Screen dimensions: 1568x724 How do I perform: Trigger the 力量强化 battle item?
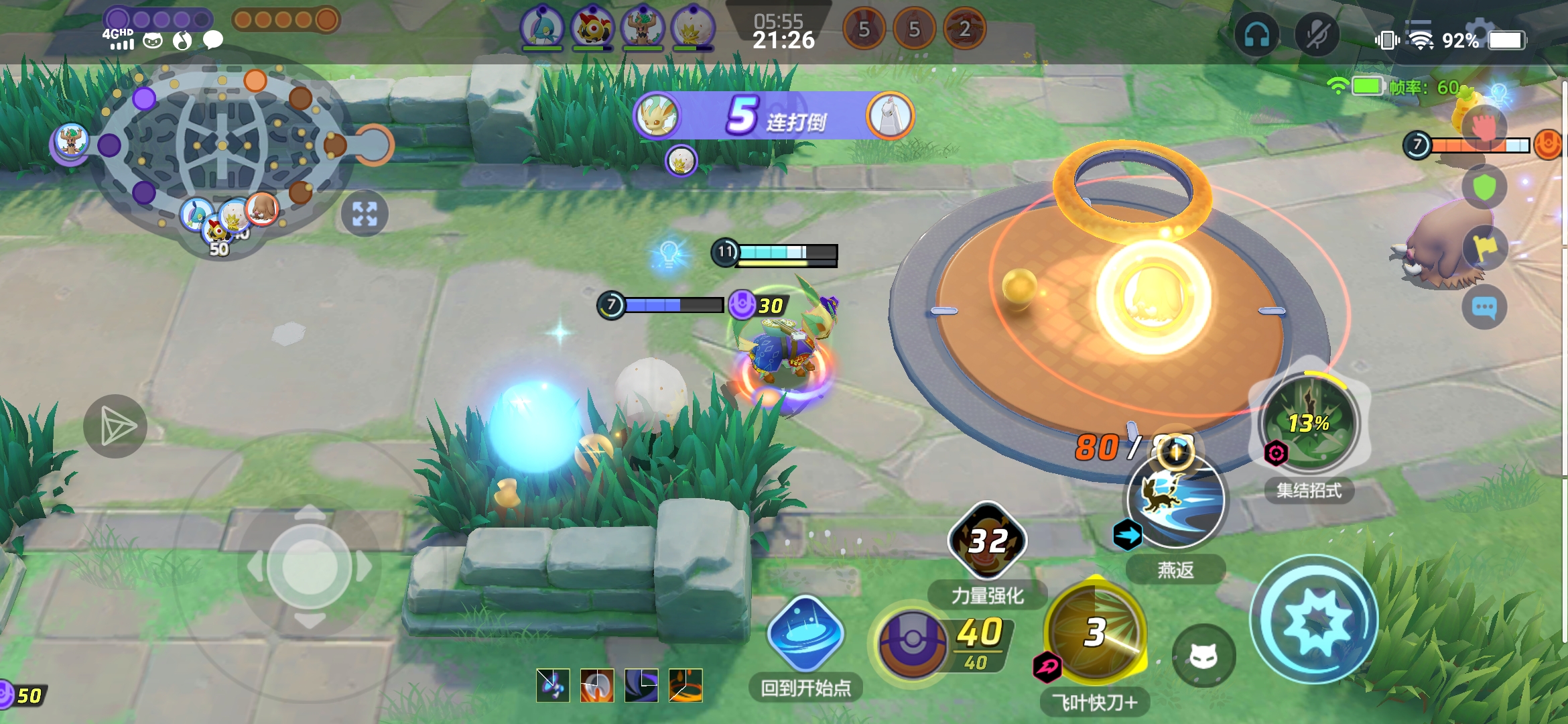point(987,541)
